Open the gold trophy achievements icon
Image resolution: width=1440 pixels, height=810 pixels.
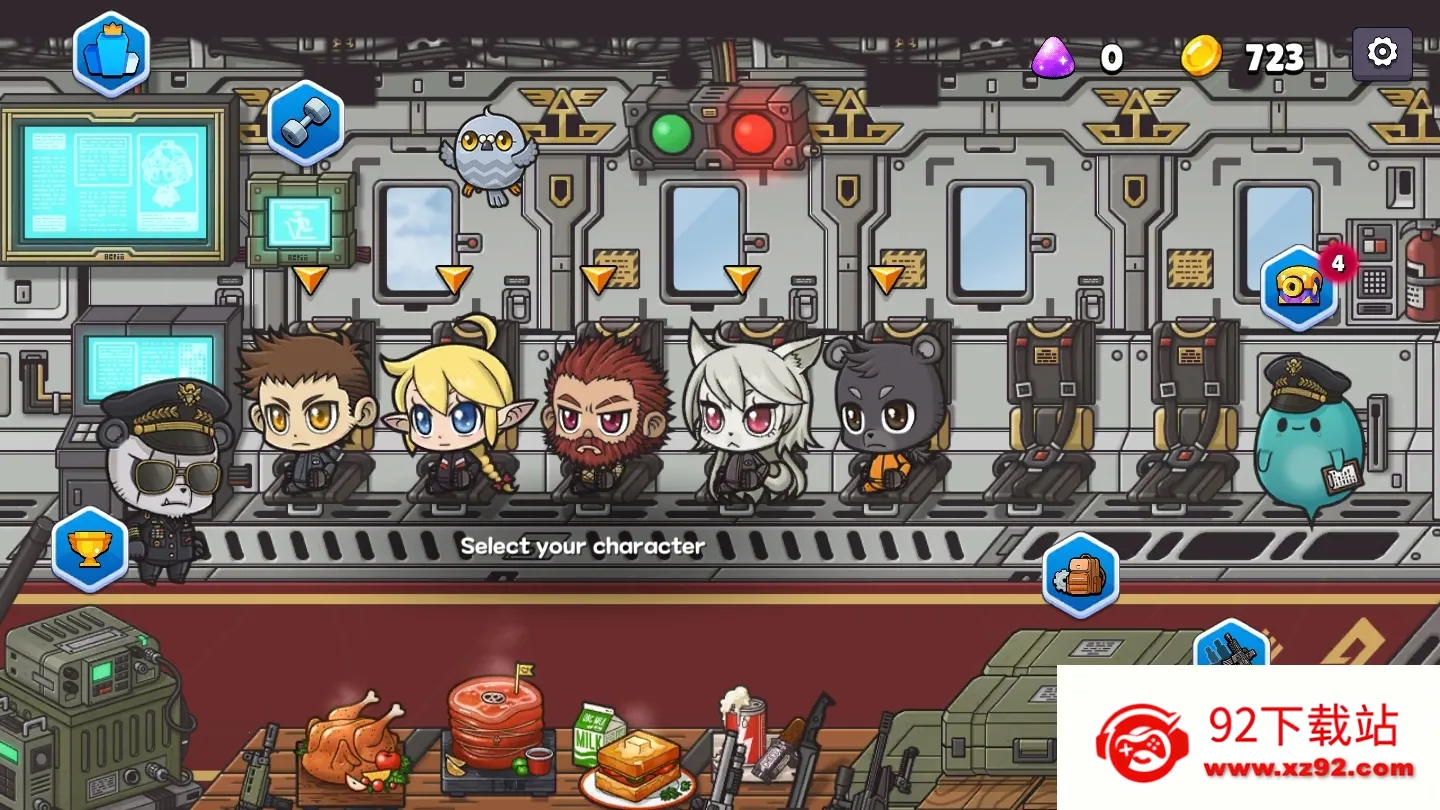click(x=90, y=549)
